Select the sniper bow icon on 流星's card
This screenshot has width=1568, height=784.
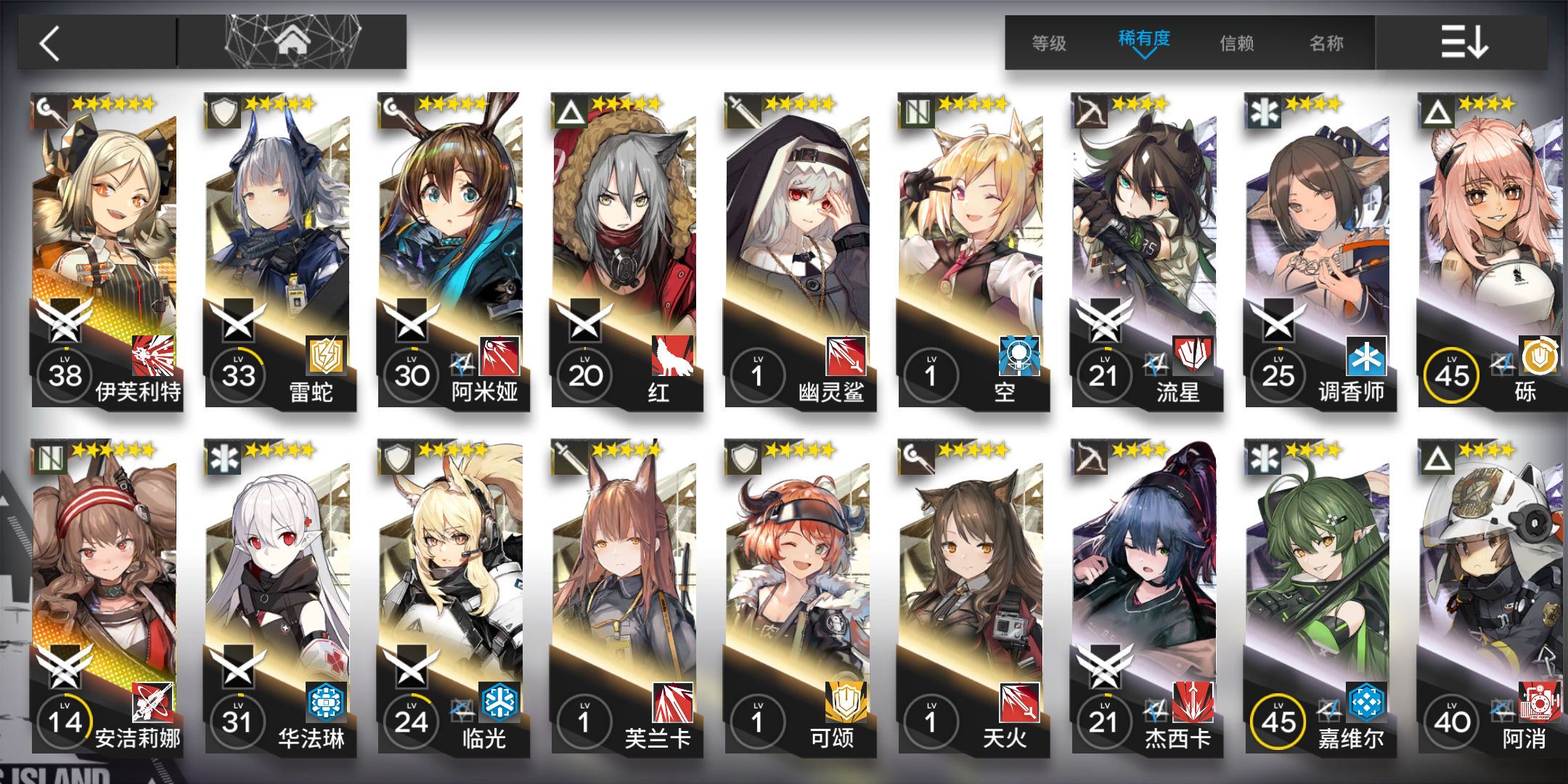[x=1090, y=113]
